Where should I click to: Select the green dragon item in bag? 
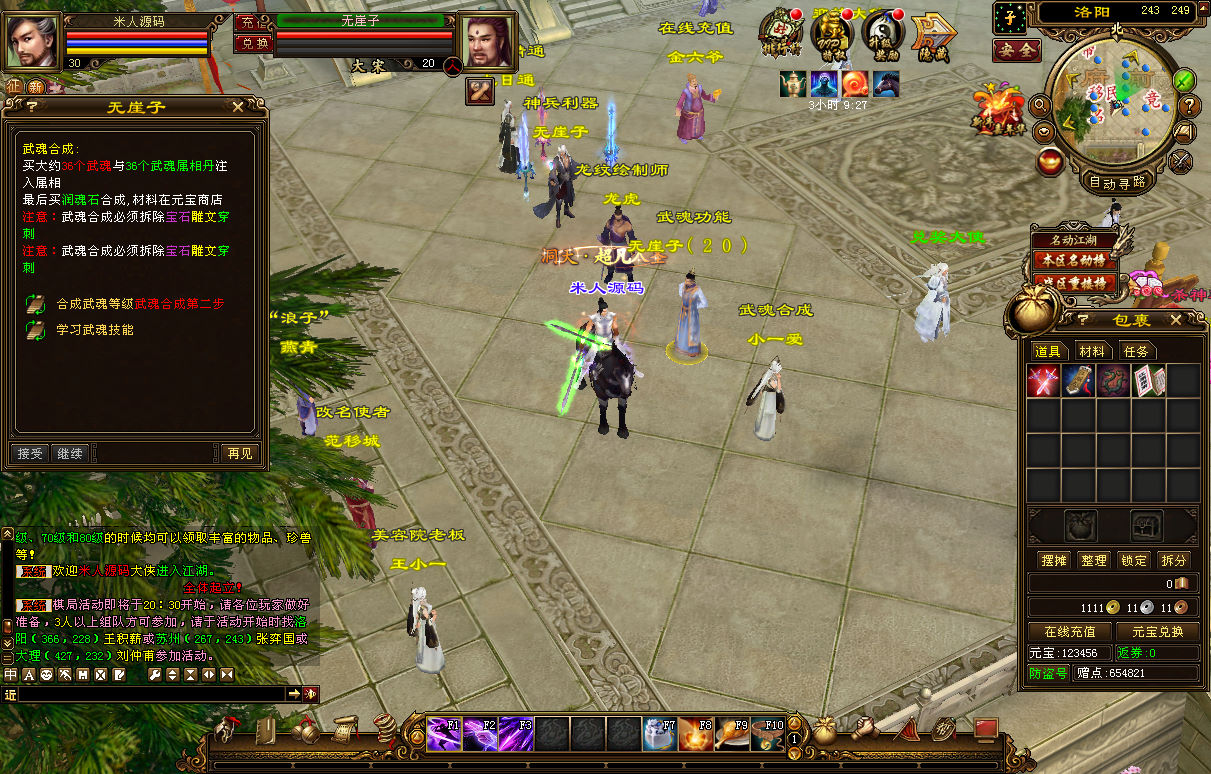(1113, 381)
